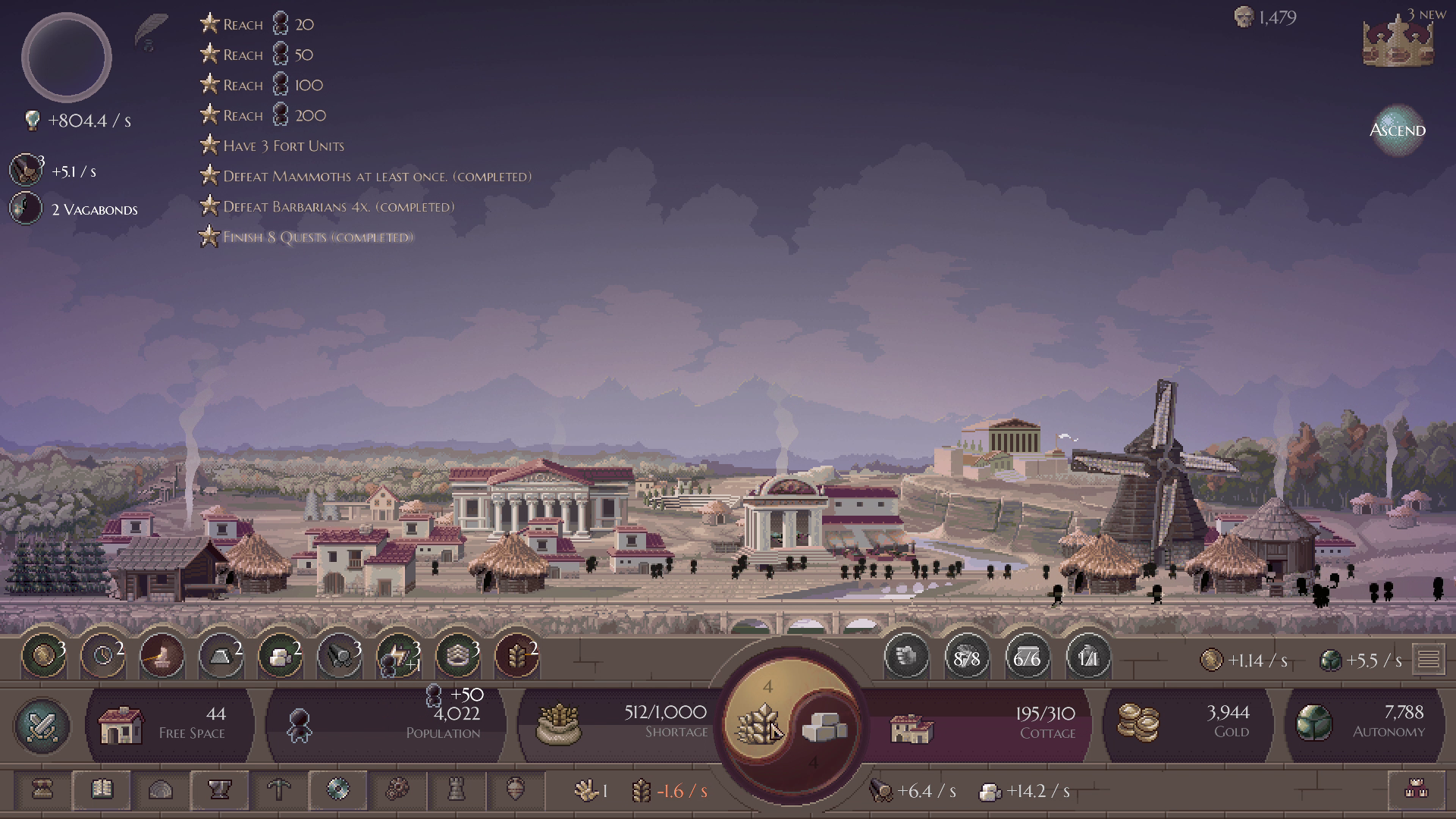Open the clay amphora tab
1456x819 pixels.
(515, 790)
